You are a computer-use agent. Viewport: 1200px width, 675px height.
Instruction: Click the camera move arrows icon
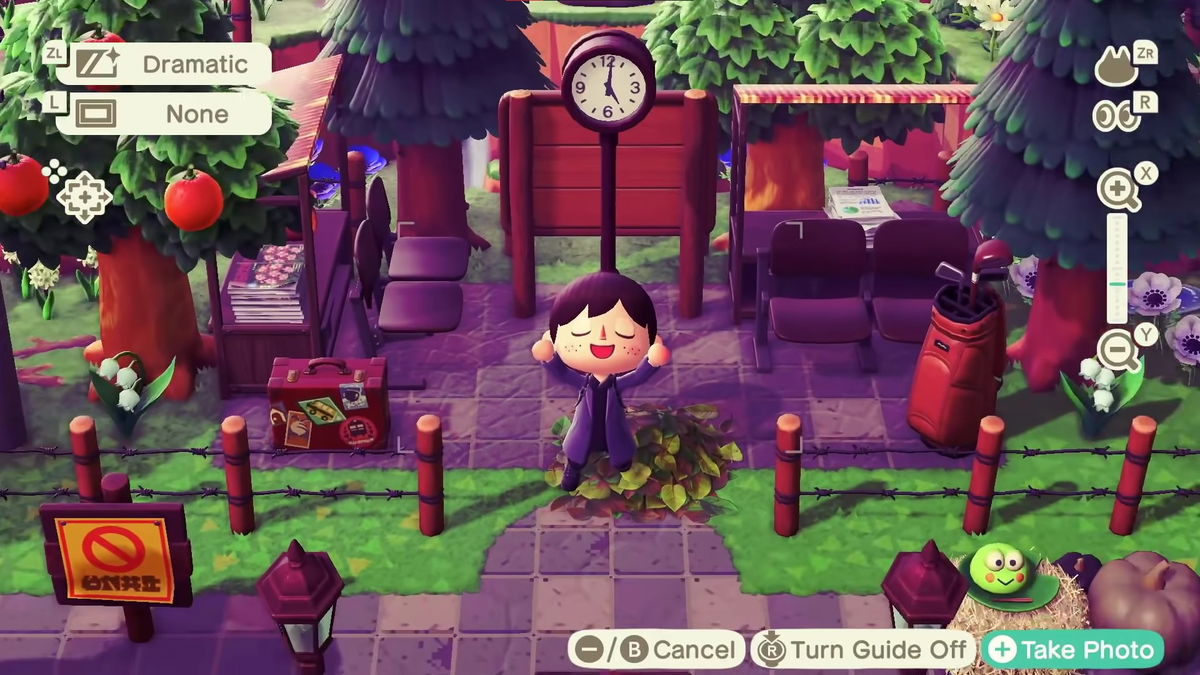(83, 196)
